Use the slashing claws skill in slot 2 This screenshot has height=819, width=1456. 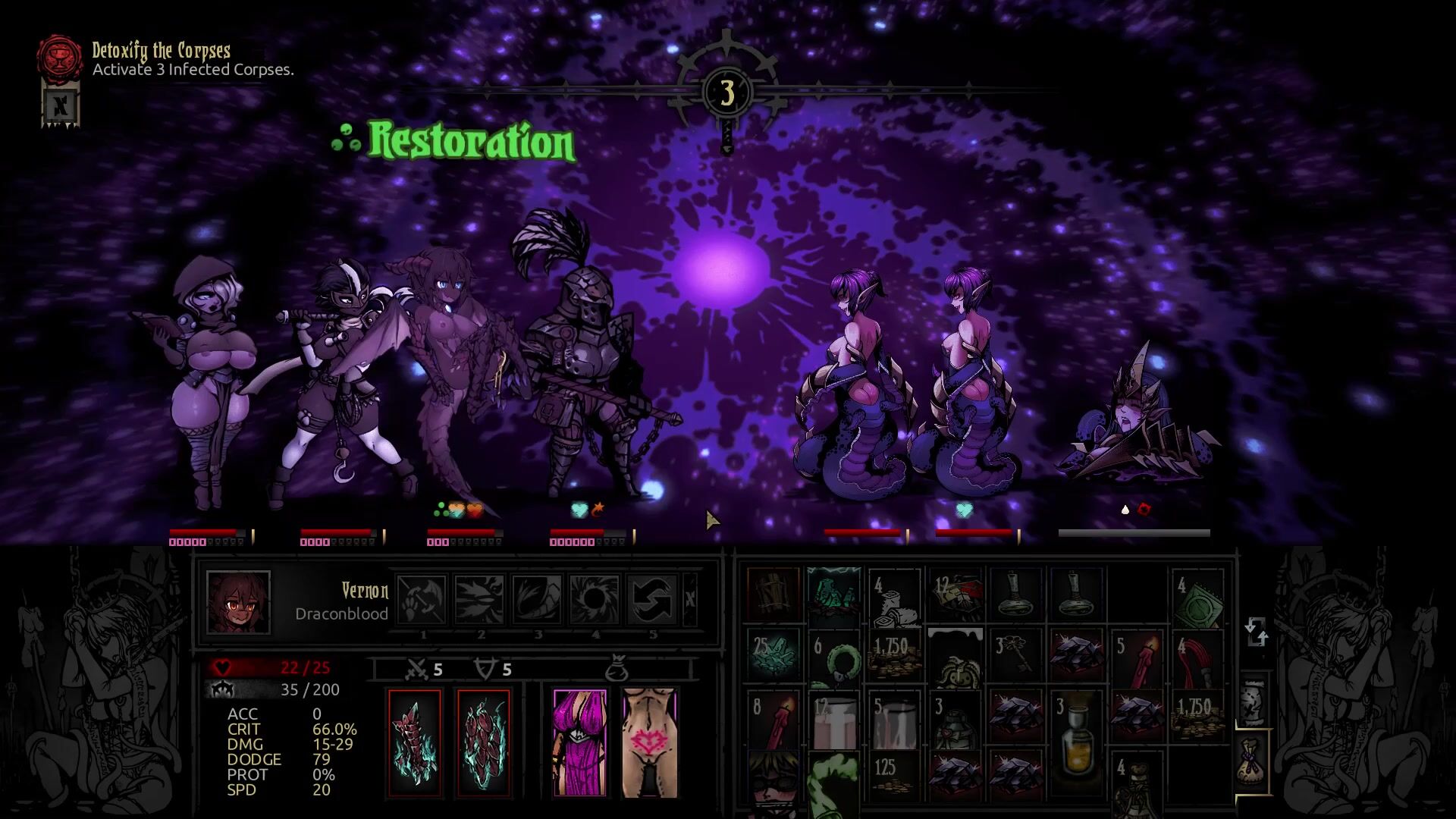coord(479,599)
